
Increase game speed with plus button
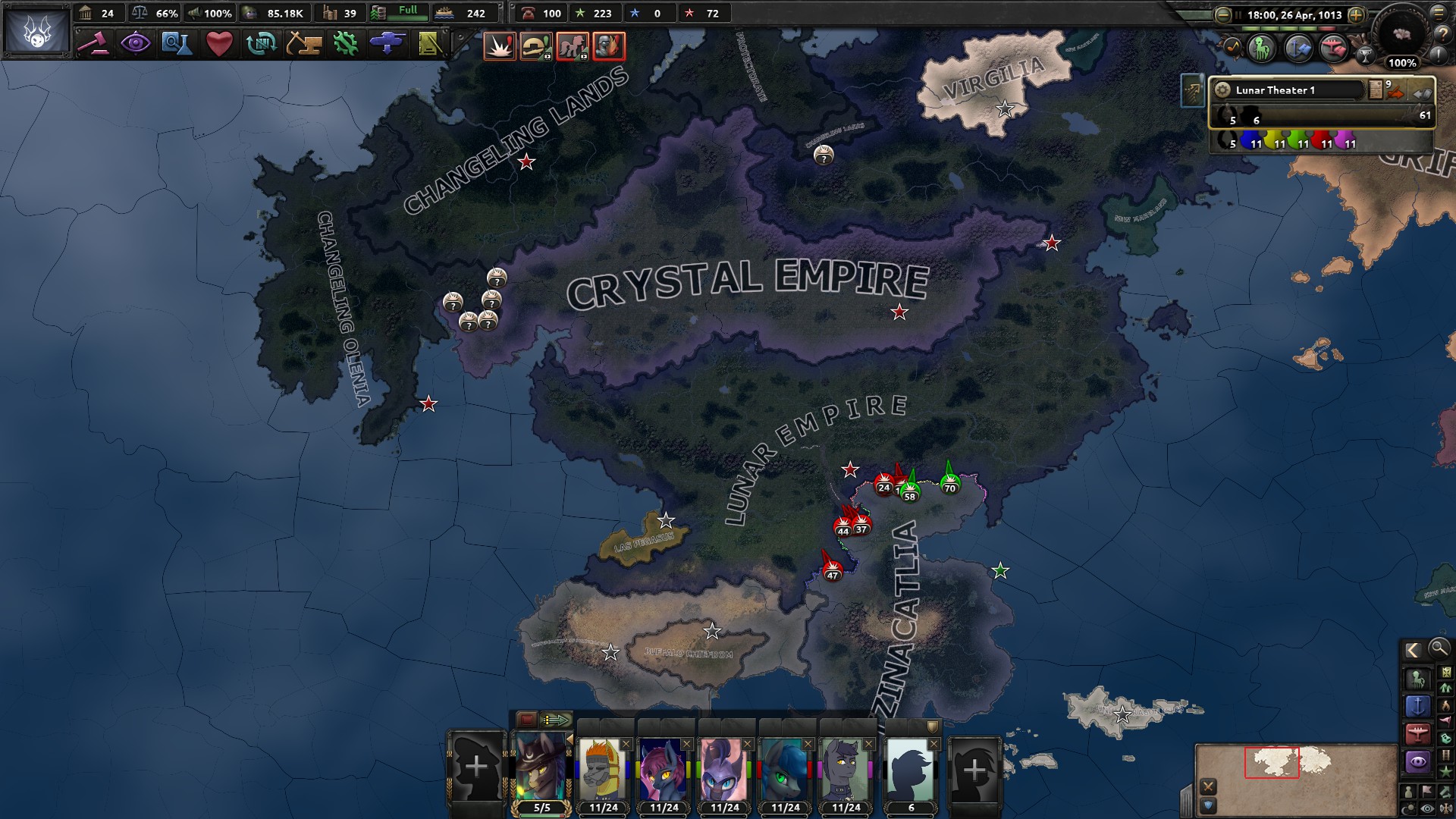pyautogui.click(x=1357, y=14)
